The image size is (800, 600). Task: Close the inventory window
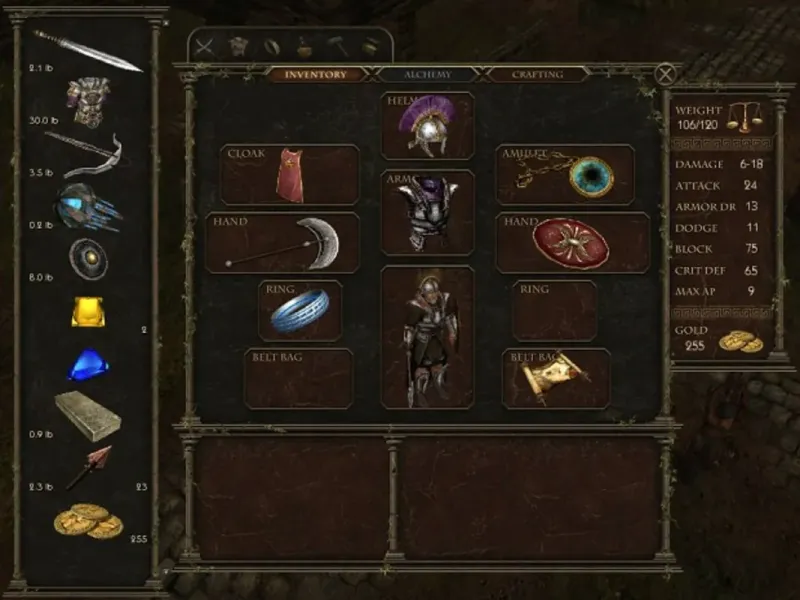click(665, 74)
